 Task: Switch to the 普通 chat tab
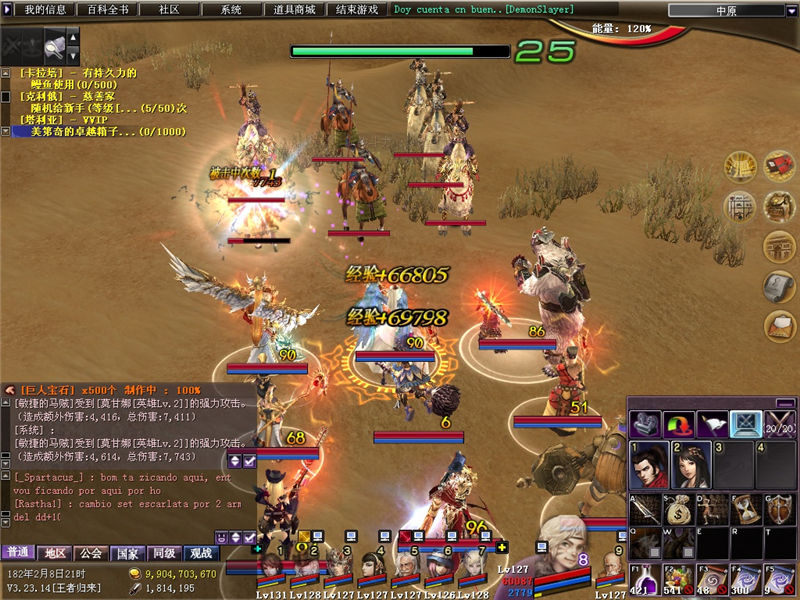click(x=18, y=552)
